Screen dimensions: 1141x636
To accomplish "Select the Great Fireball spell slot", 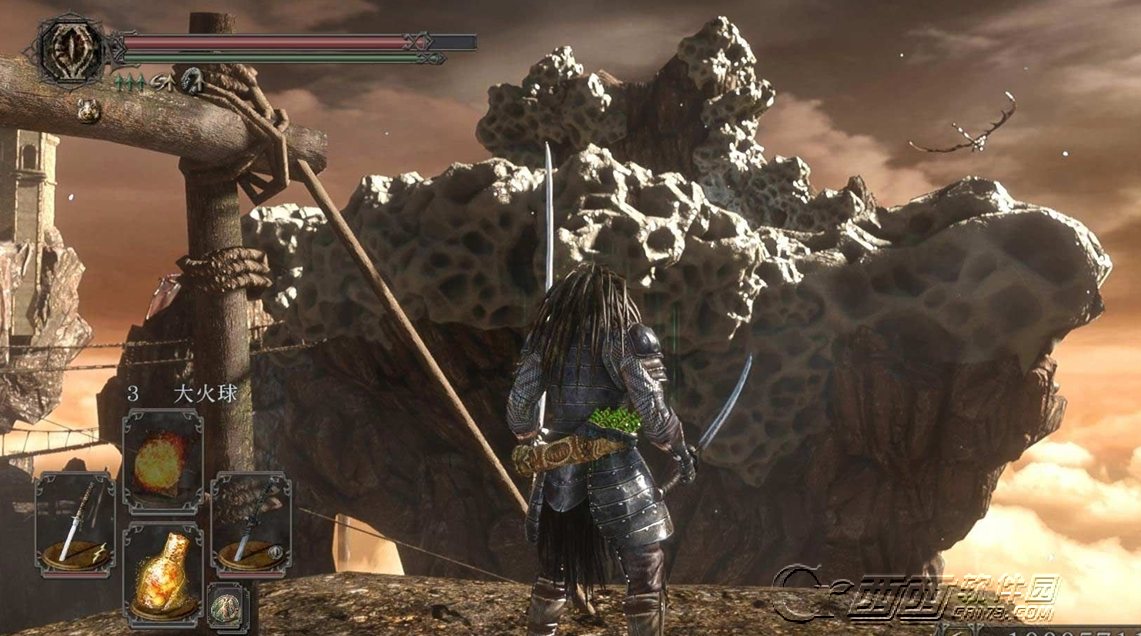I will pyautogui.click(x=162, y=461).
